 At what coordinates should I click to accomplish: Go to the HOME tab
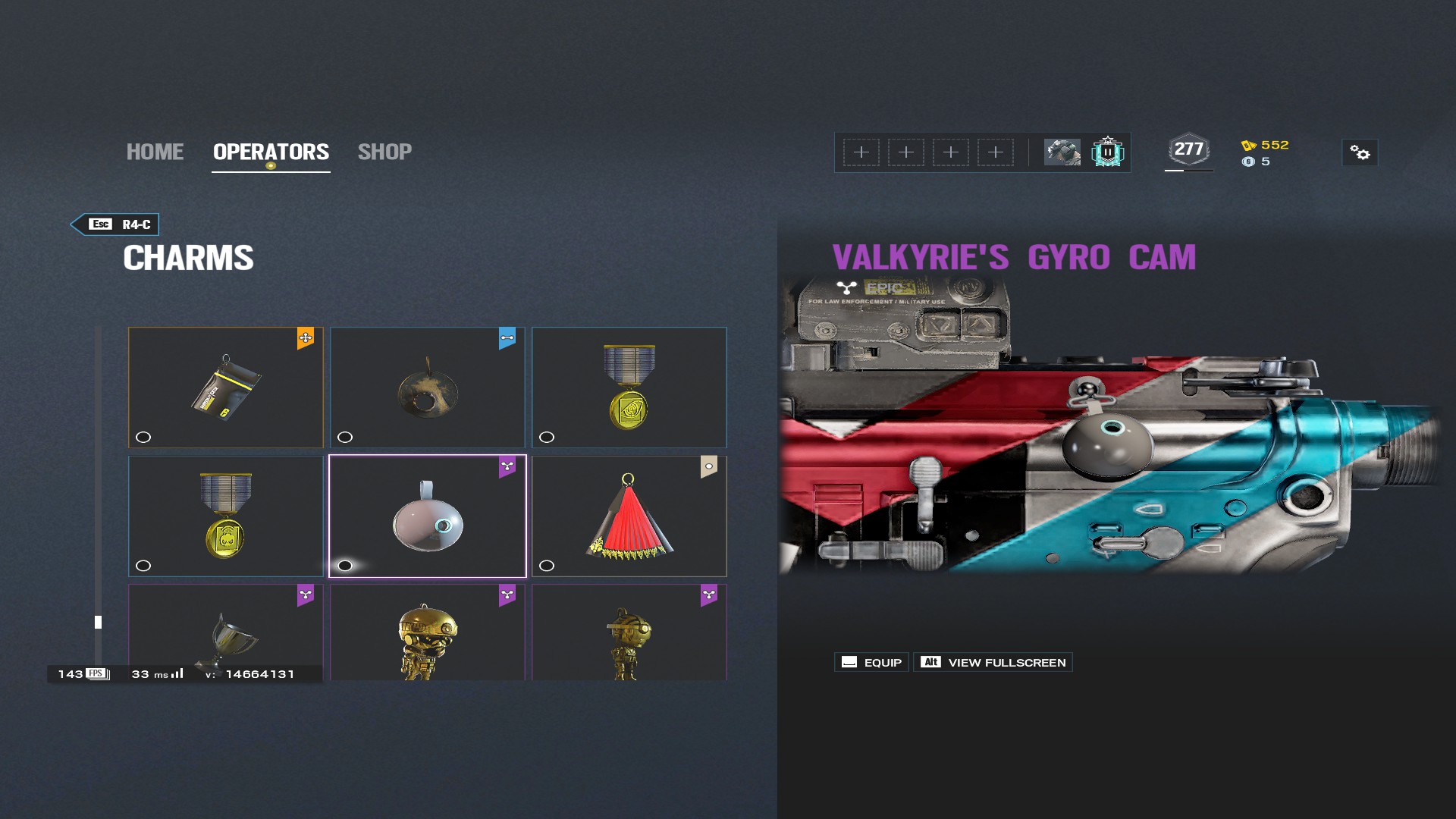pyautogui.click(x=155, y=152)
